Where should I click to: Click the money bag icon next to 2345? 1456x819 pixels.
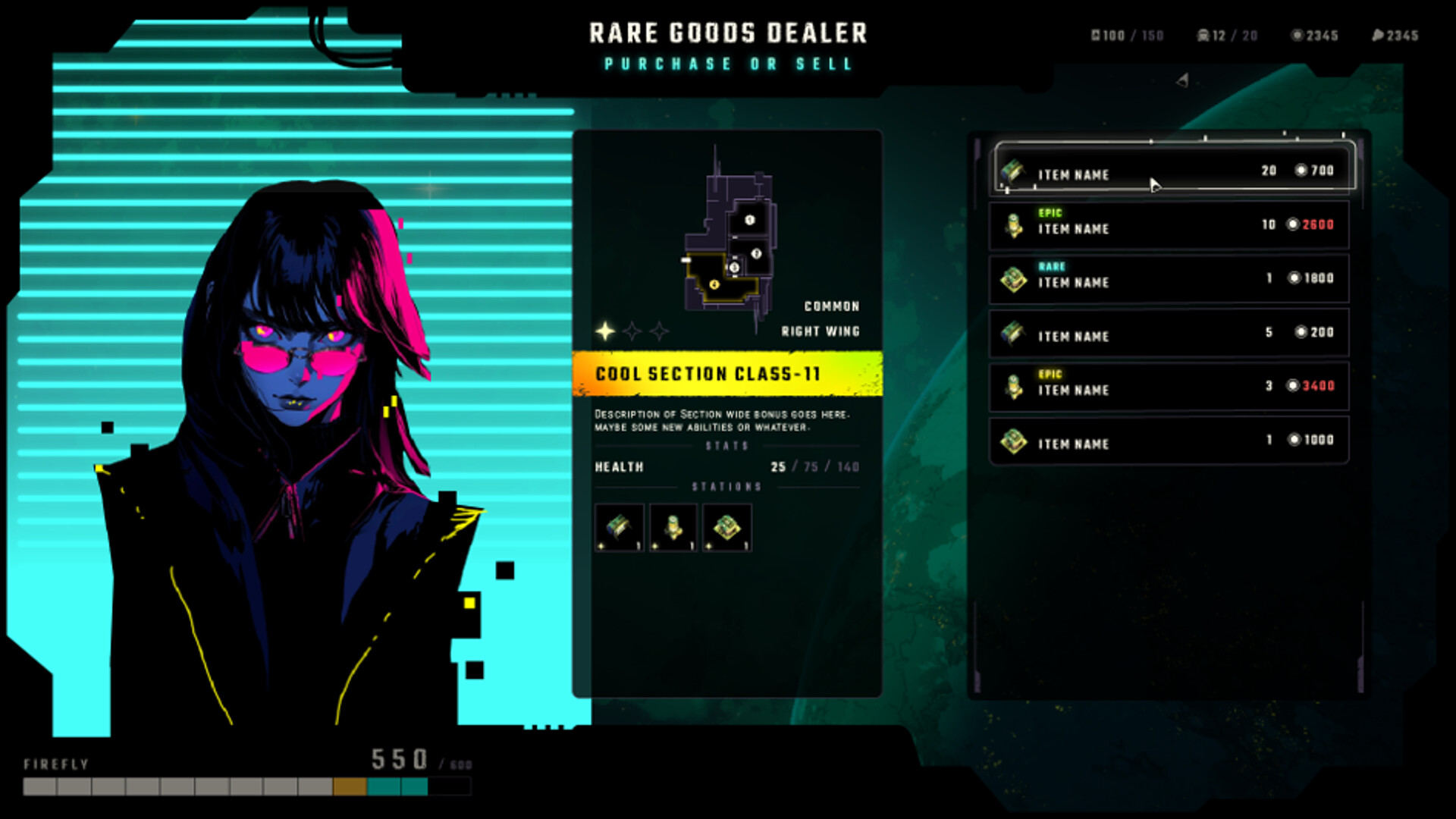(1379, 35)
